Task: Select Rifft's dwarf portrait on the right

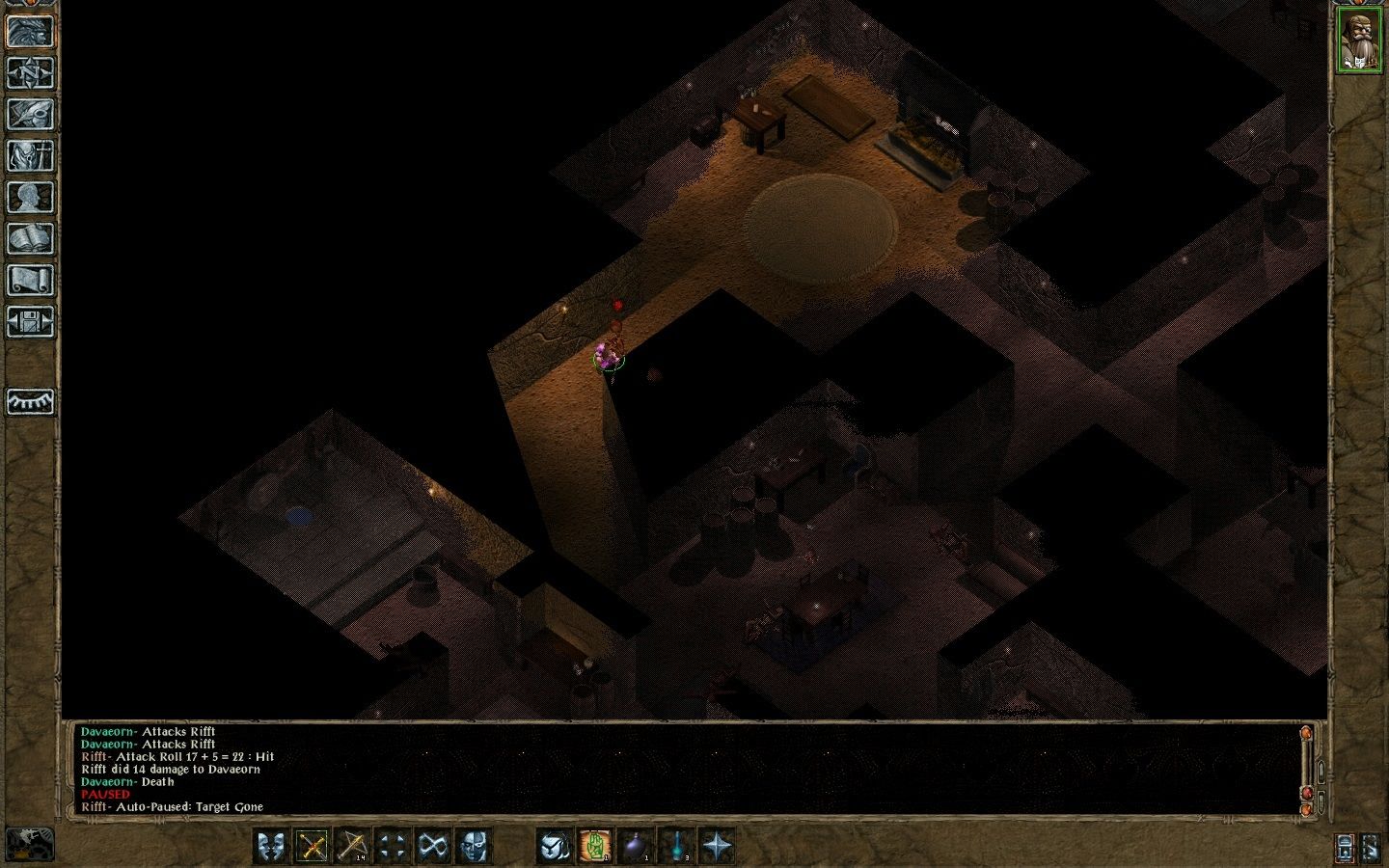Action: 1361,39
